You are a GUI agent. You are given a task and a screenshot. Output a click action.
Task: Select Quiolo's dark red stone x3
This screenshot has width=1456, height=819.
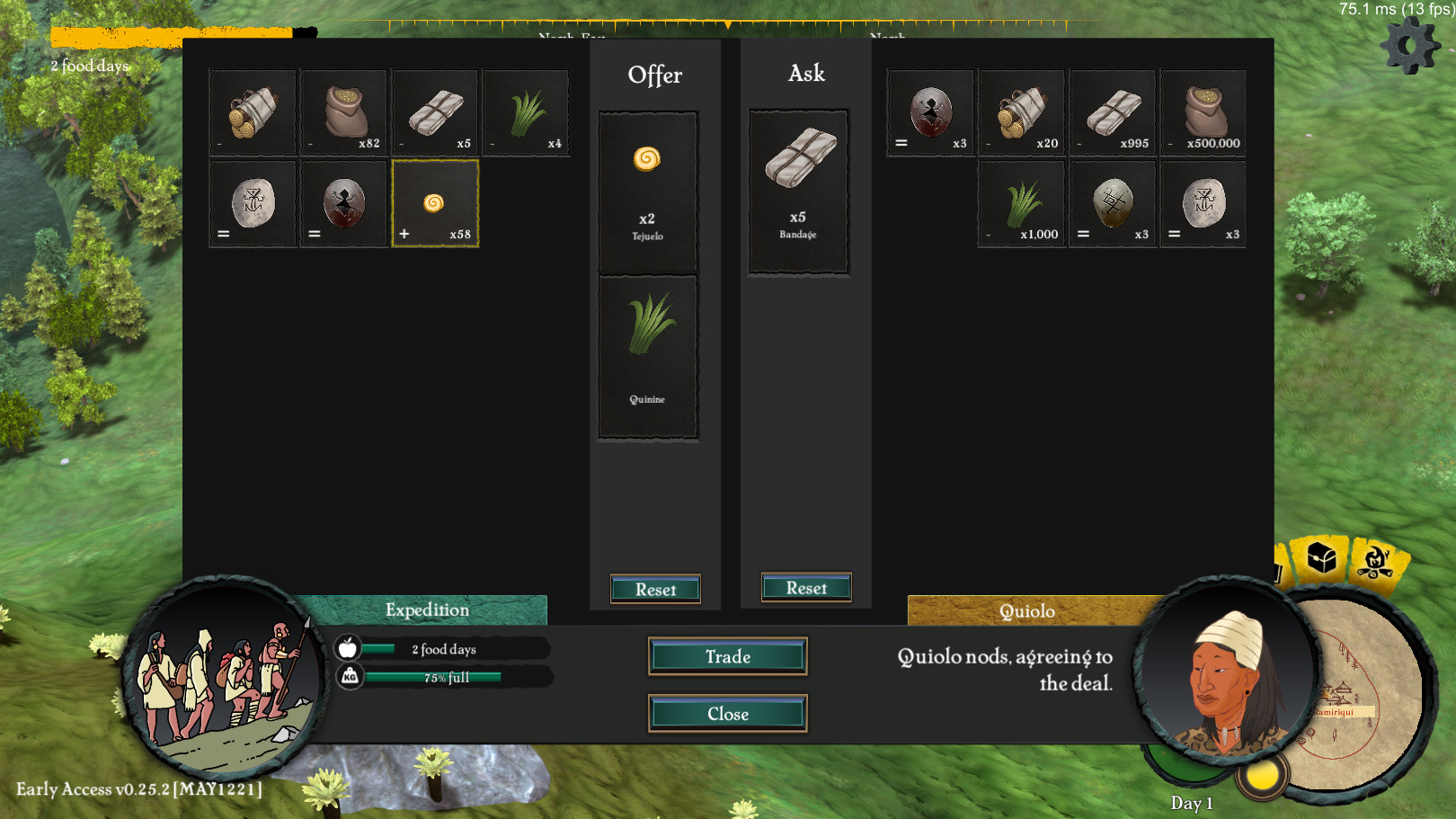pos(931,113)
